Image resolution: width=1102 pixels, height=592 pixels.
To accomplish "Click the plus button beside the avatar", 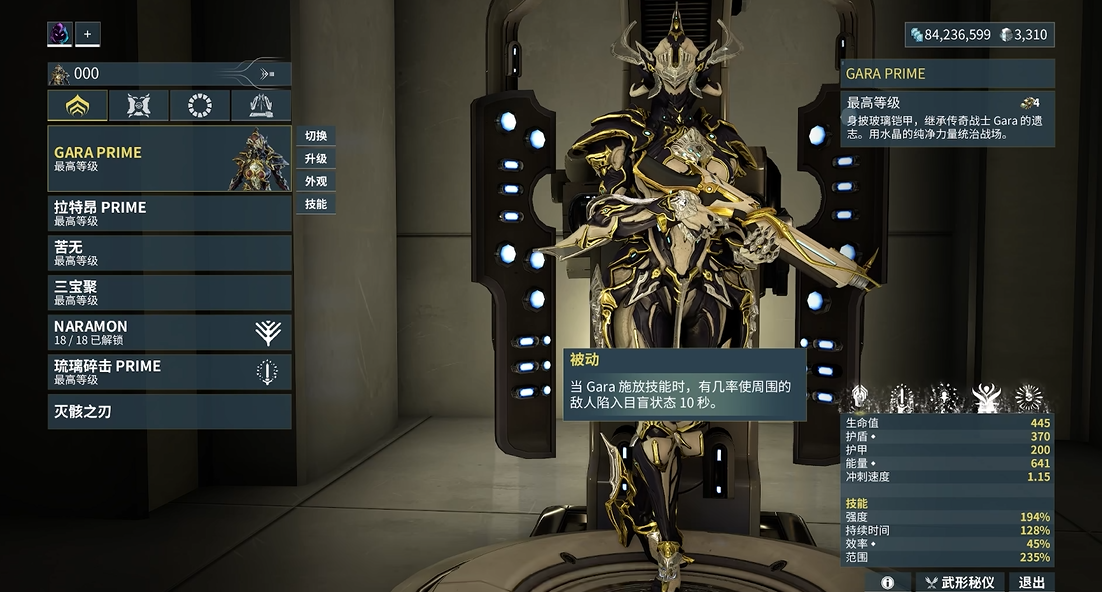I will (87, 34).
